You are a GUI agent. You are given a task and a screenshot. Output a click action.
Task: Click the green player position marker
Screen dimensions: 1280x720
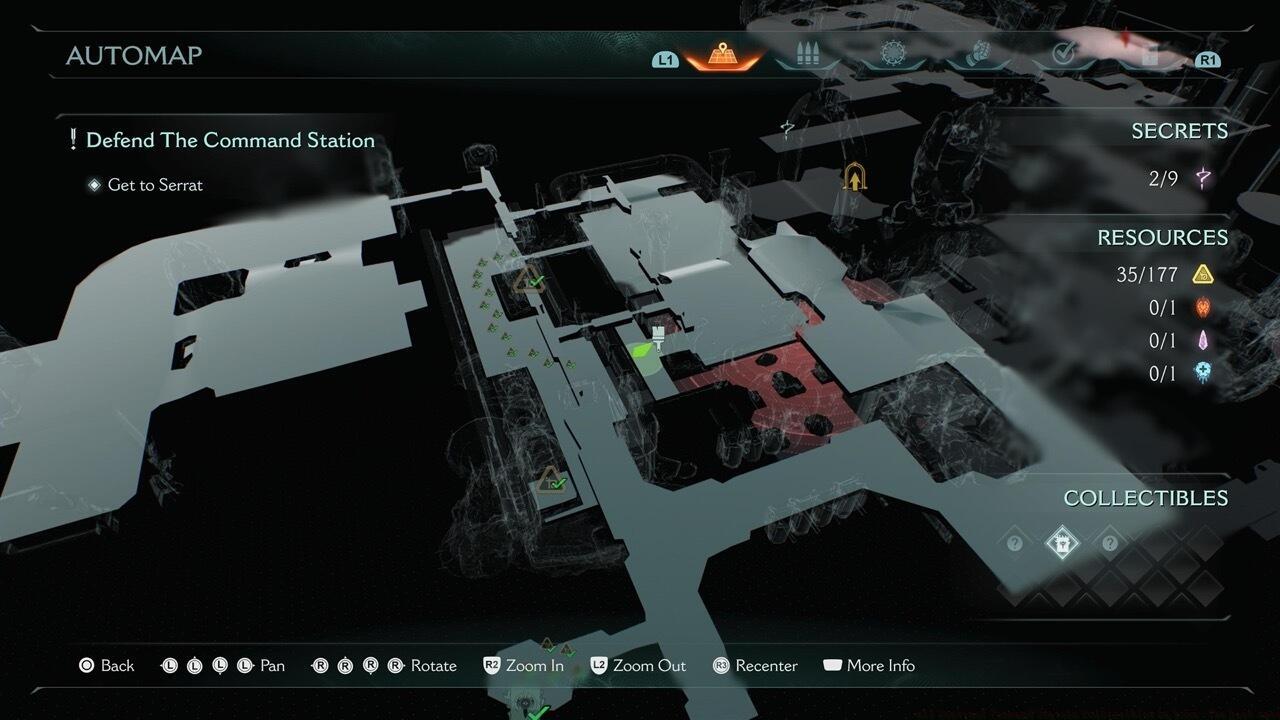pyautogui.click(x=641, y=352)
